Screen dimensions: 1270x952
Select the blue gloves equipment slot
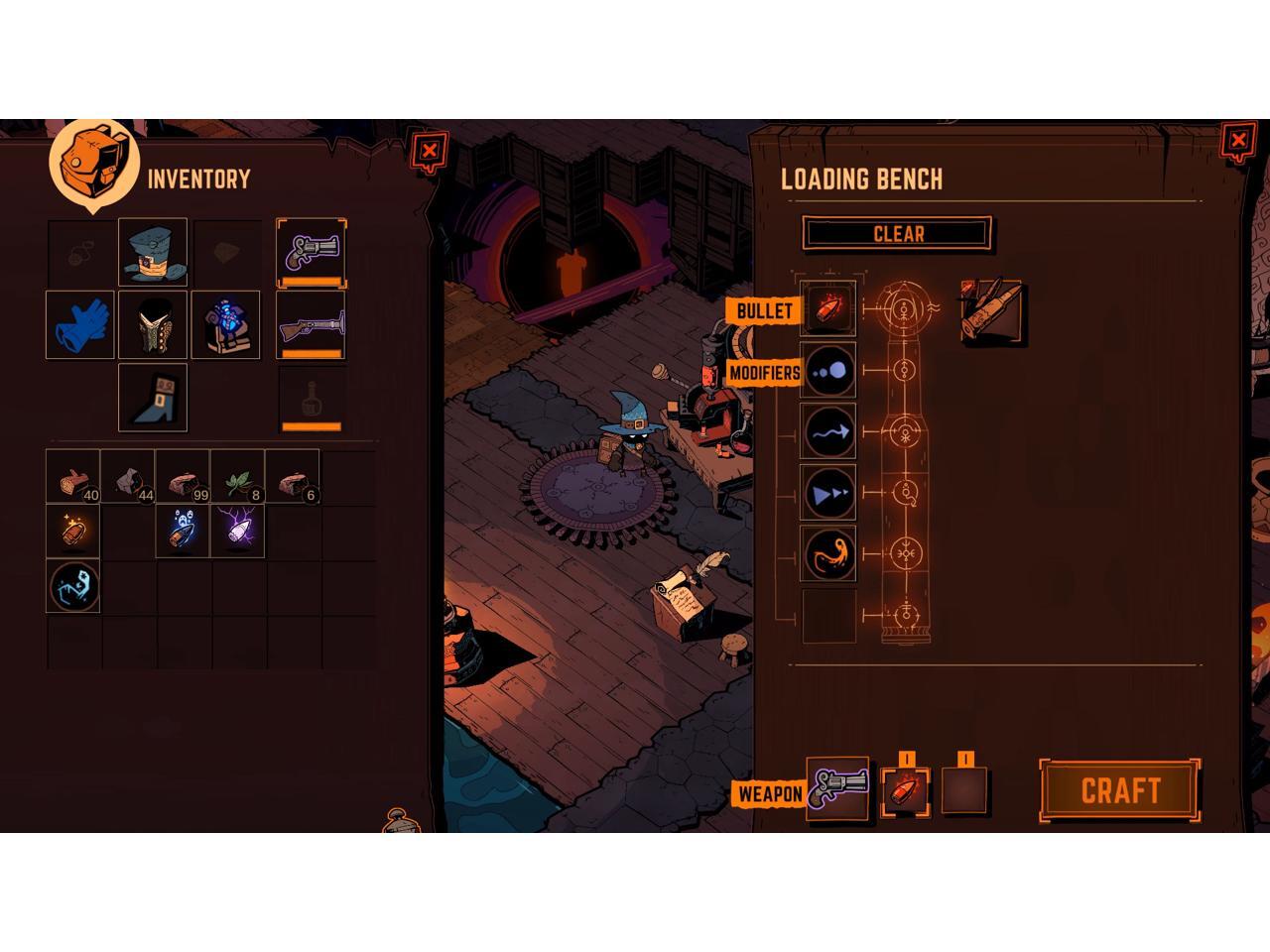[x=80, y=325]
